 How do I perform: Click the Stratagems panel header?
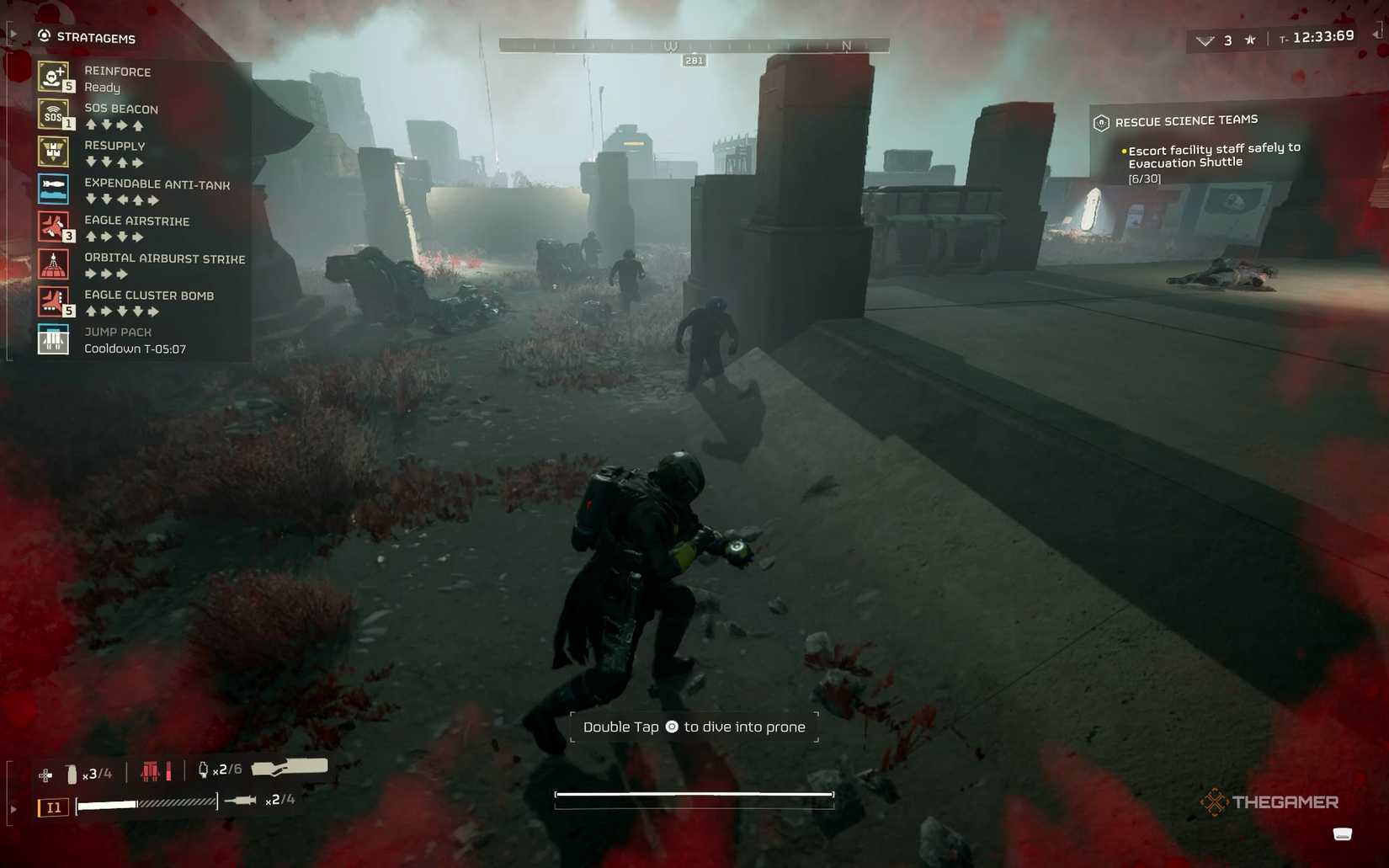click(x=95, y=38)
